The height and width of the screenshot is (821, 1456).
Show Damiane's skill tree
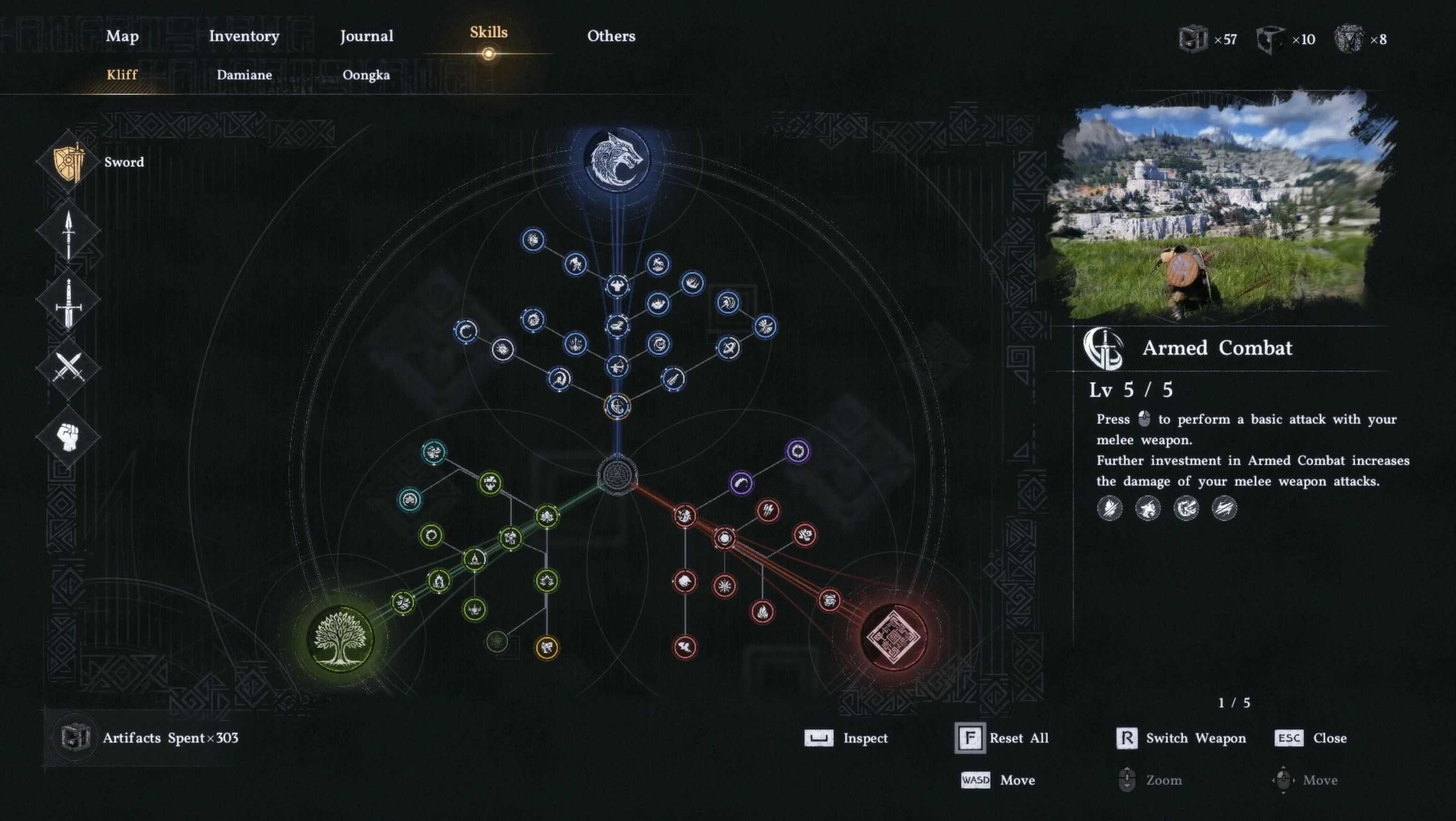(244, 75)
